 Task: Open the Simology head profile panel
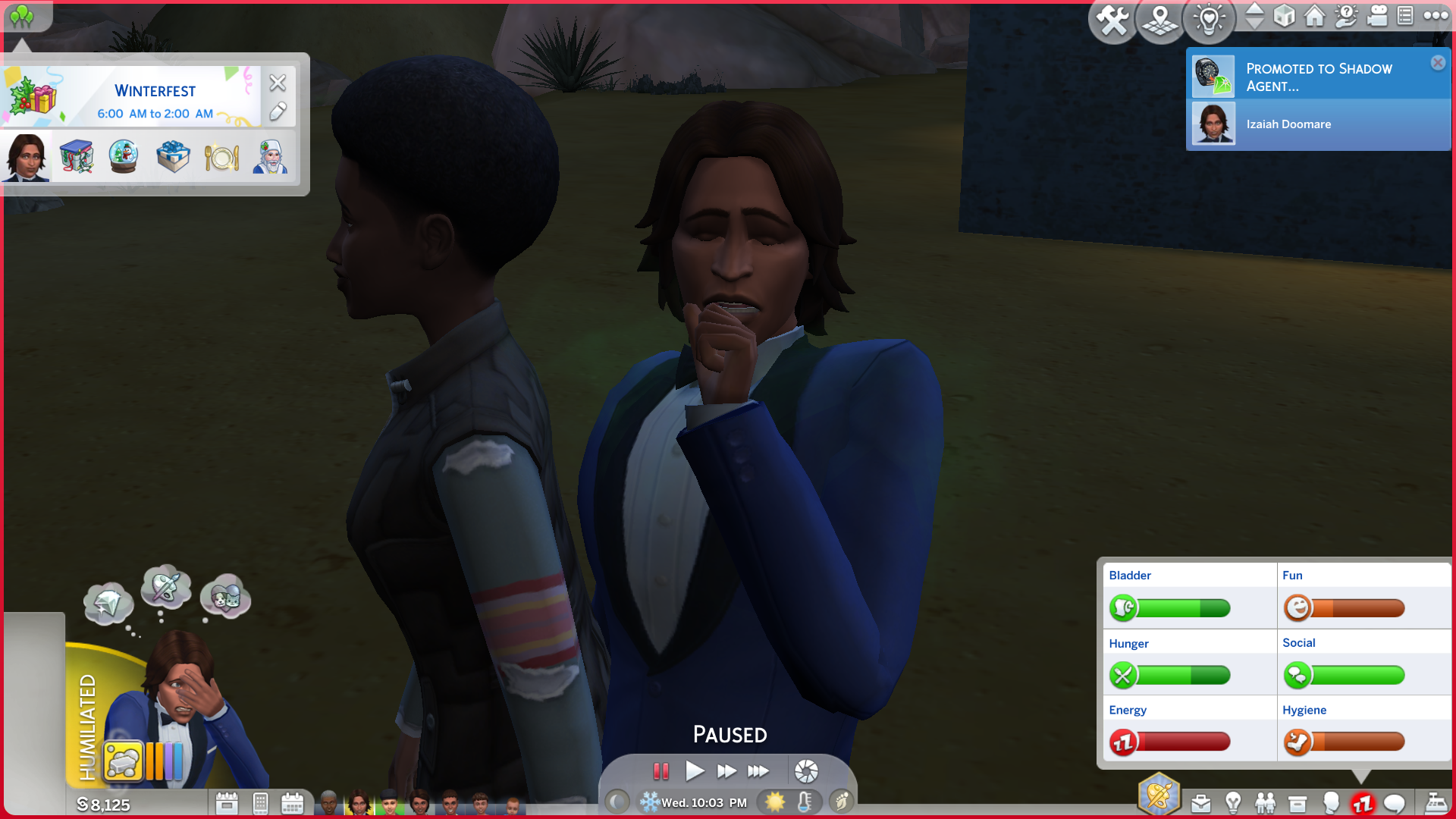coord(1330,803)
